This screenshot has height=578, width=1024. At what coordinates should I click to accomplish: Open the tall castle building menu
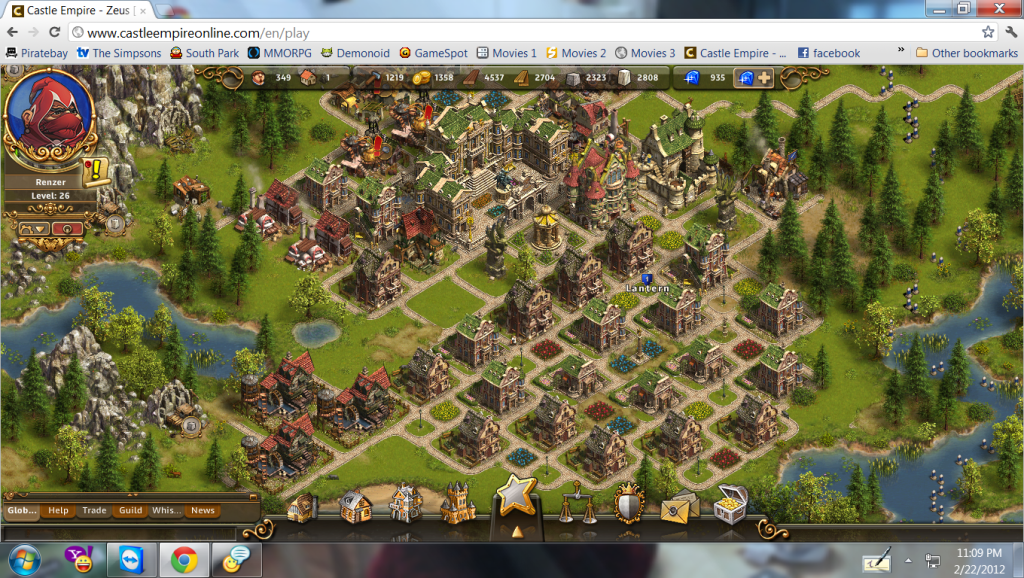(458, 505)
